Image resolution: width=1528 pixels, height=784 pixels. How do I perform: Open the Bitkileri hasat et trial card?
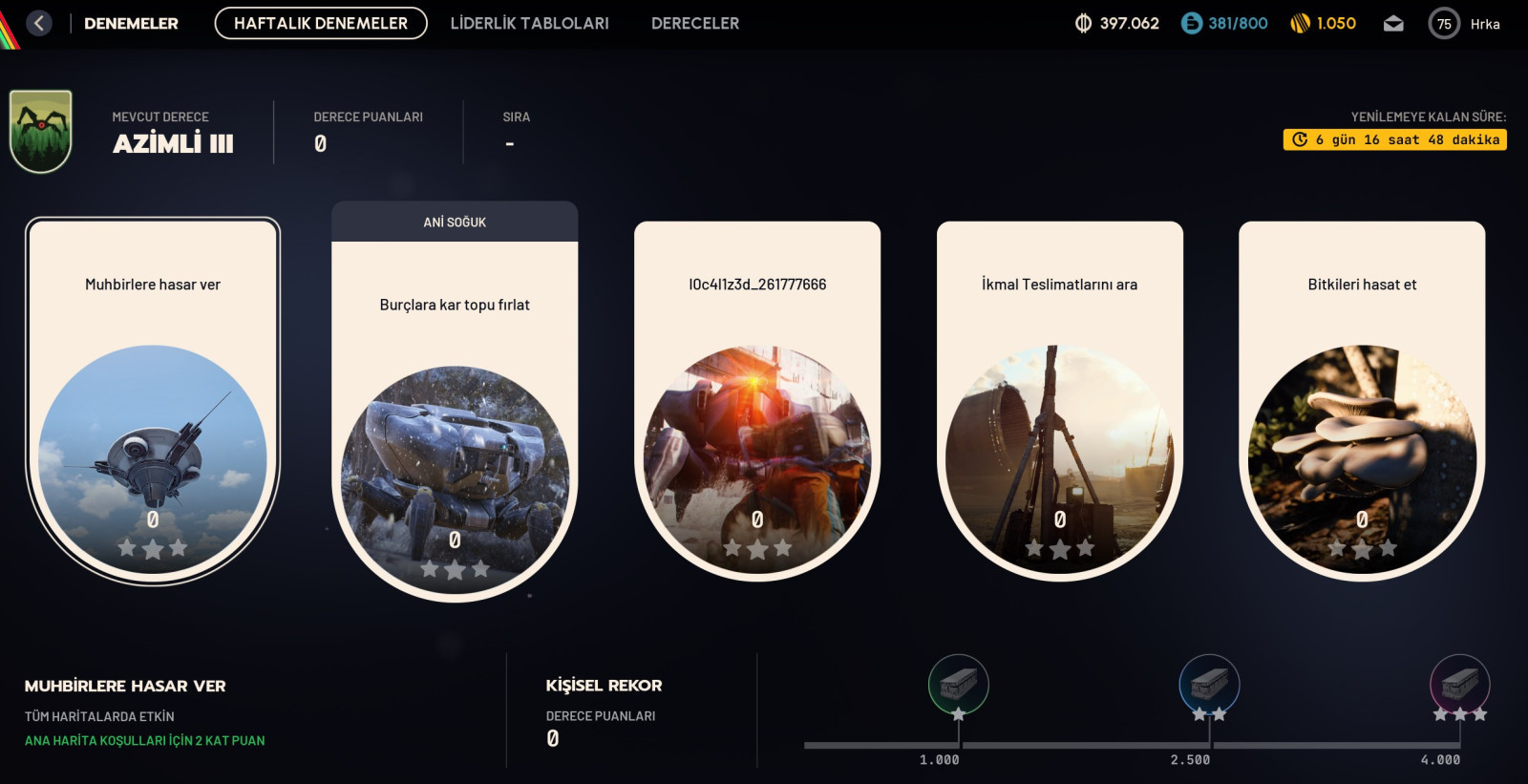pos(1362,401)
